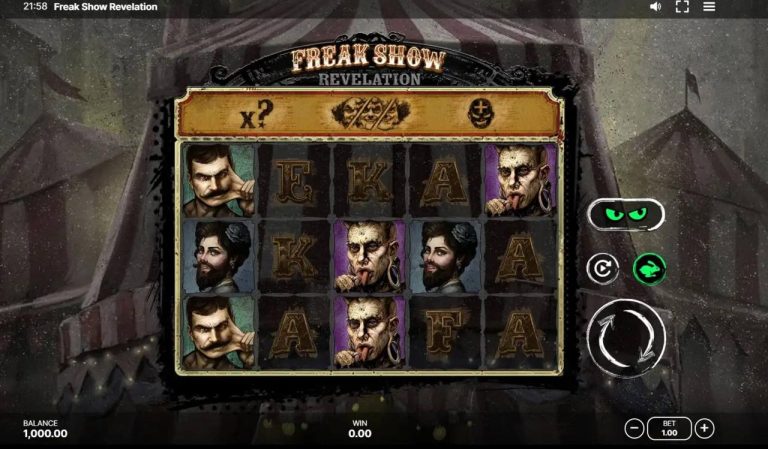The height and width of the screenshot is (449, 768).
Task: Toggle the green rabbit turbo mode
Action: (x=649, y=268)
